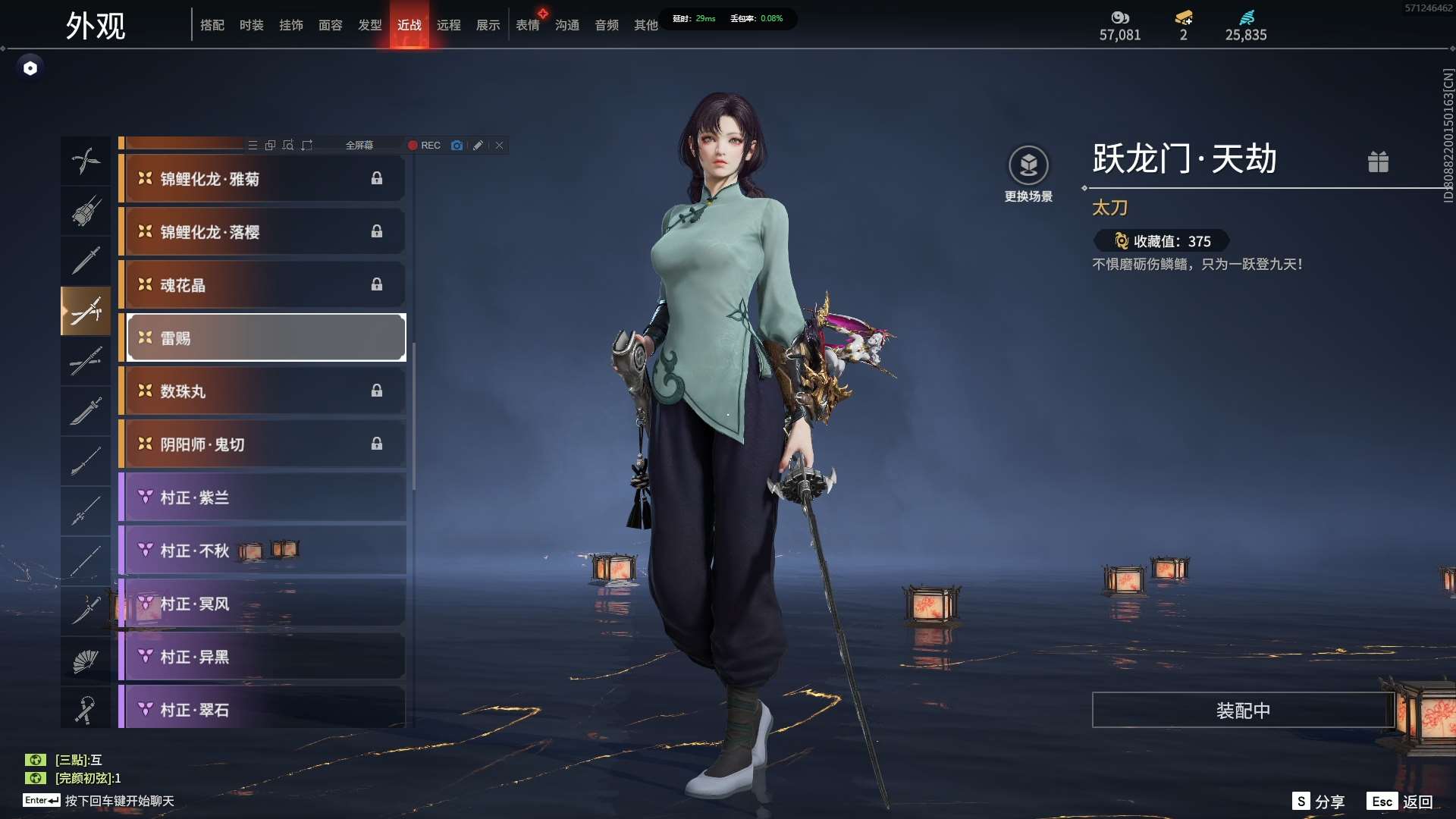1456x819 pixels.
Task: Select the 面容 tab
Action: point(330,25)
